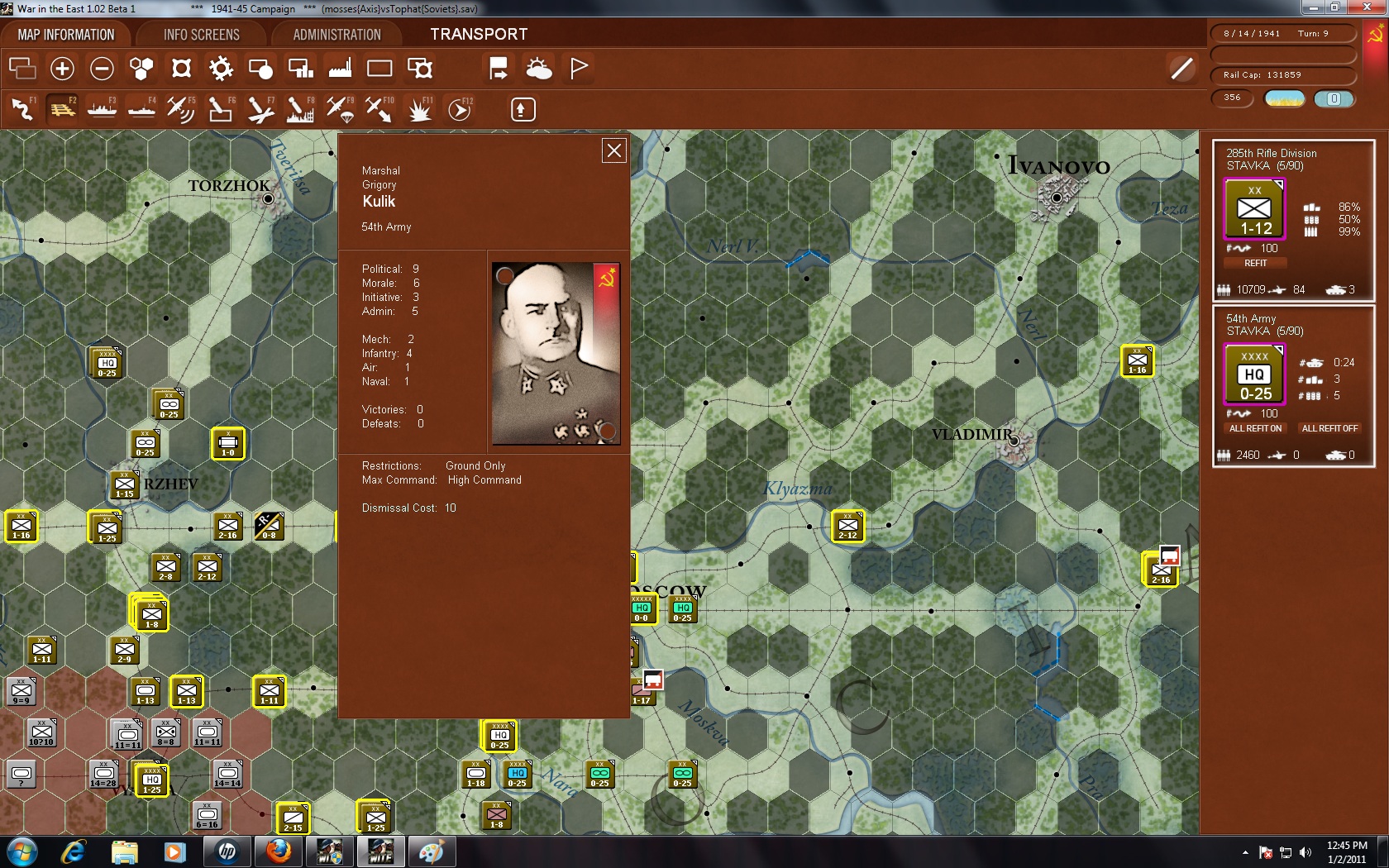This screenshot has width=1389, height=868.
Task: Open the weather display icon
Action: click(x=539, y=69)
